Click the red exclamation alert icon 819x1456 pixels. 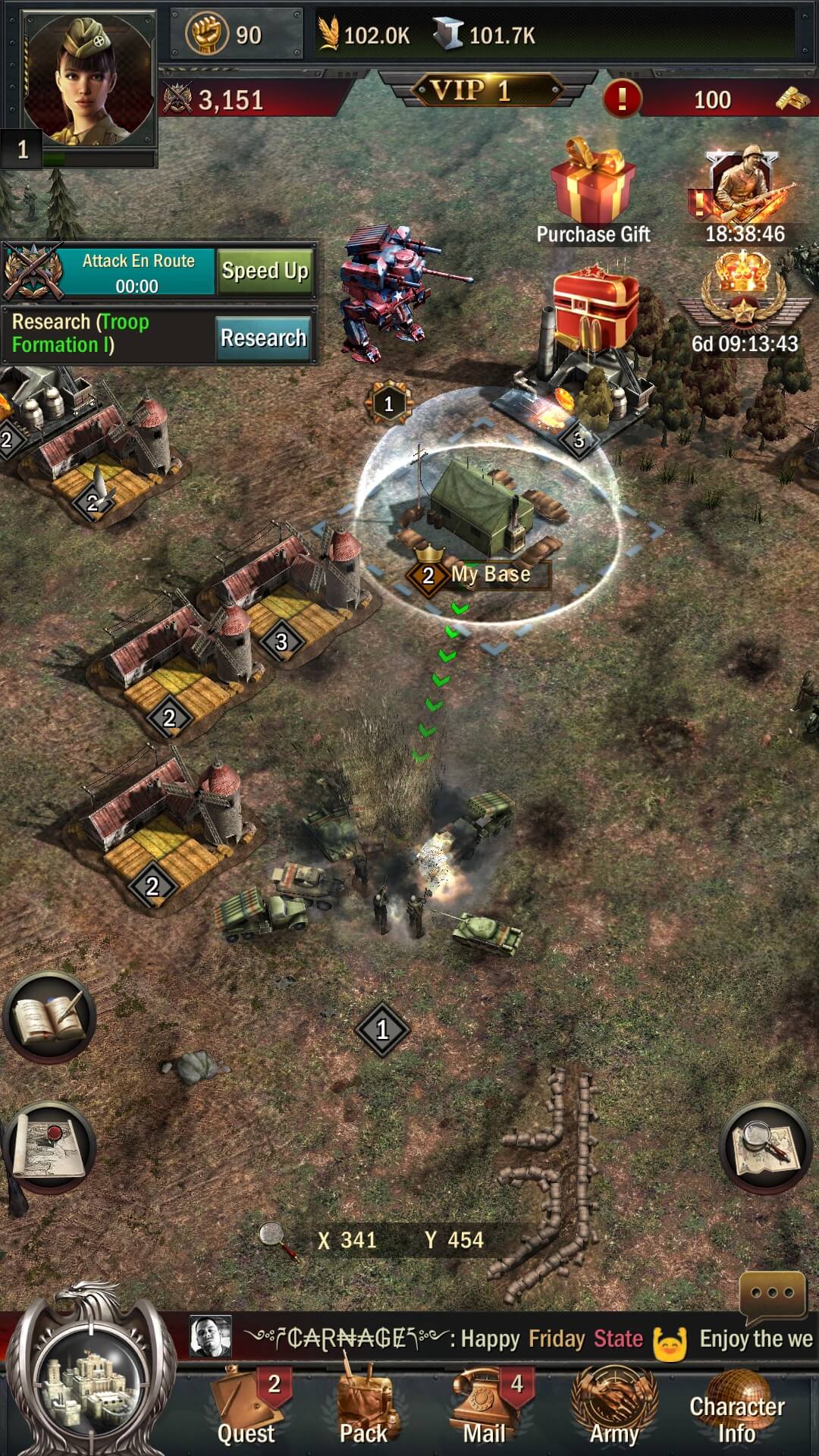pos(622,99)
